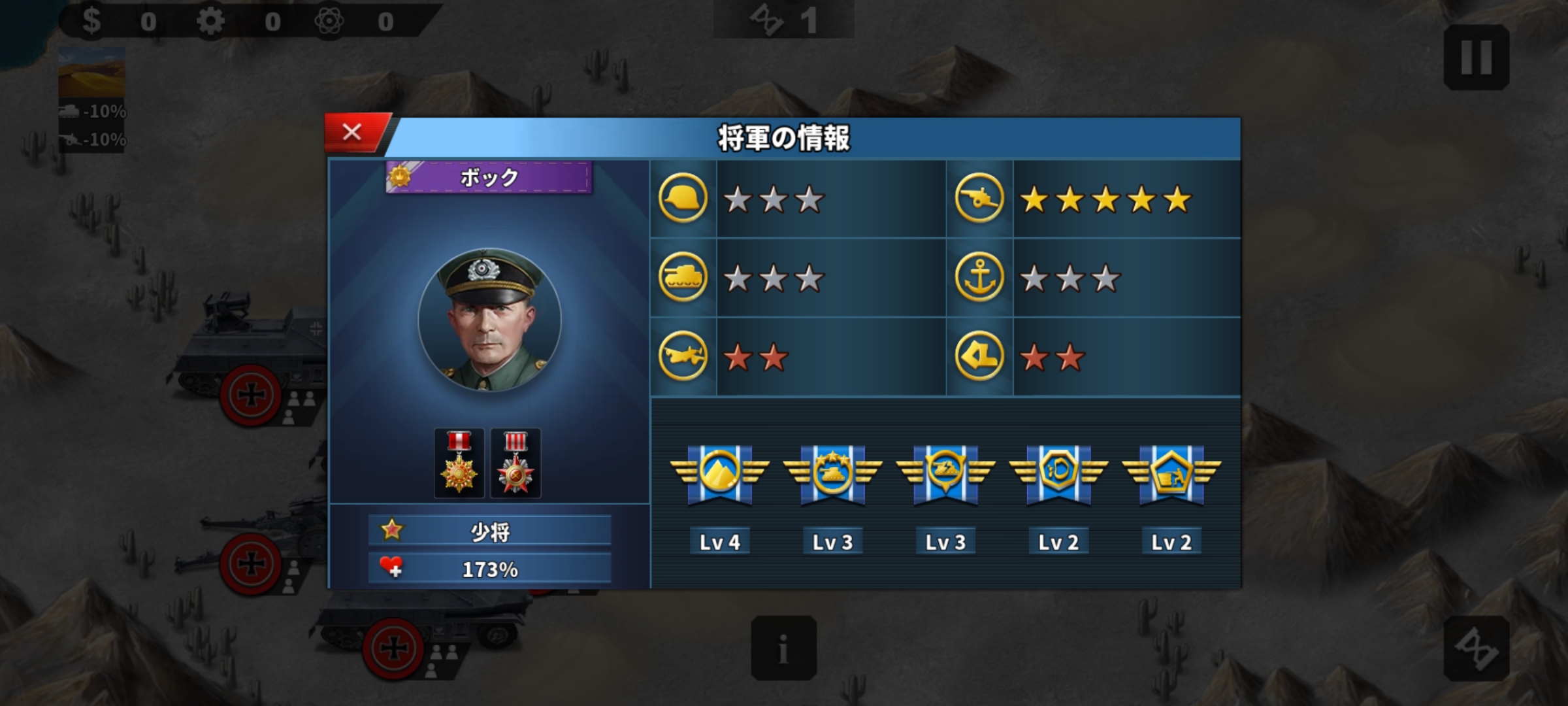Pause the game

(x=1476, y=58)
